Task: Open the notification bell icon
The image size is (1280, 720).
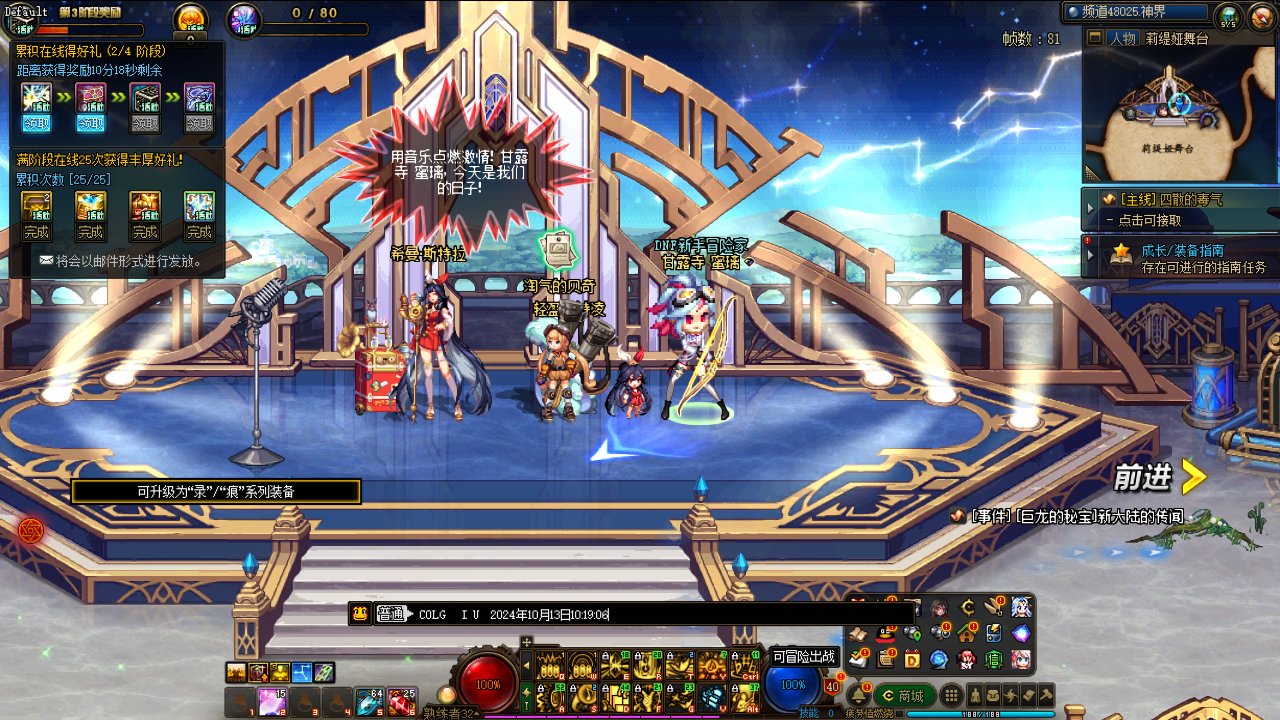Action: click(x=856, y=694)
